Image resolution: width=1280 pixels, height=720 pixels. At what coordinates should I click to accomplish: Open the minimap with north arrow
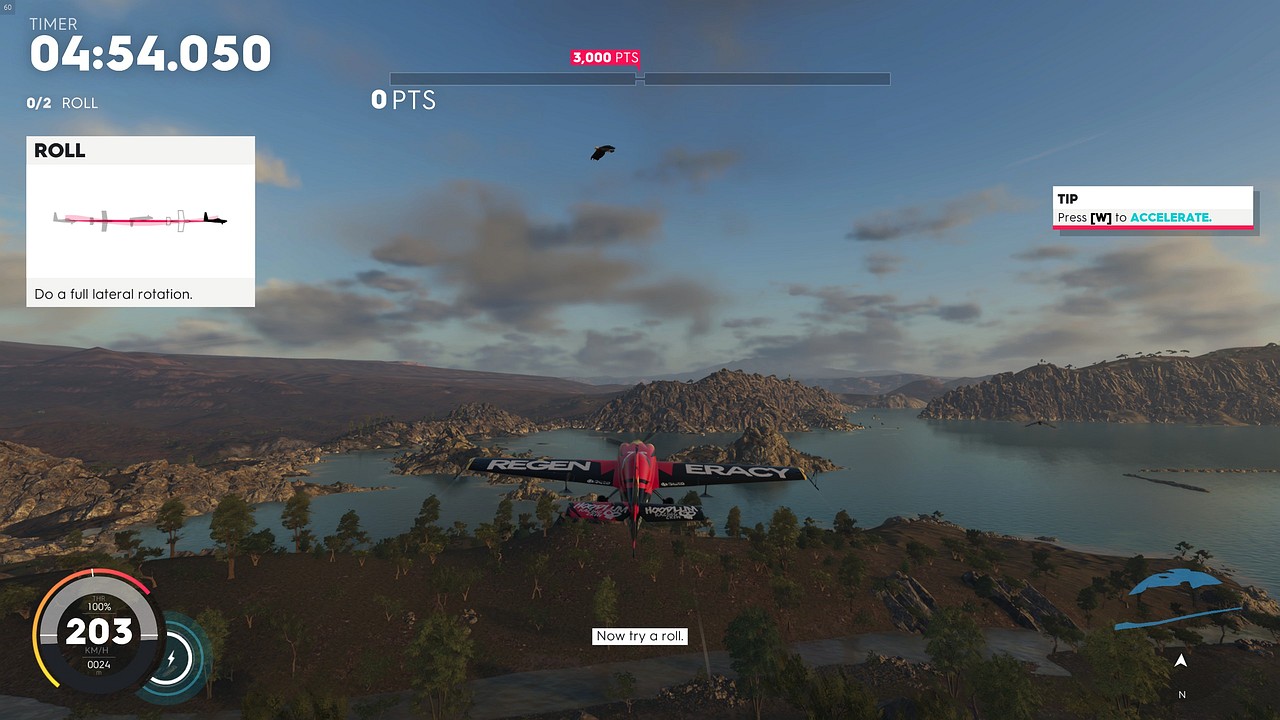pyautogui.click(x=1180, y=630)
